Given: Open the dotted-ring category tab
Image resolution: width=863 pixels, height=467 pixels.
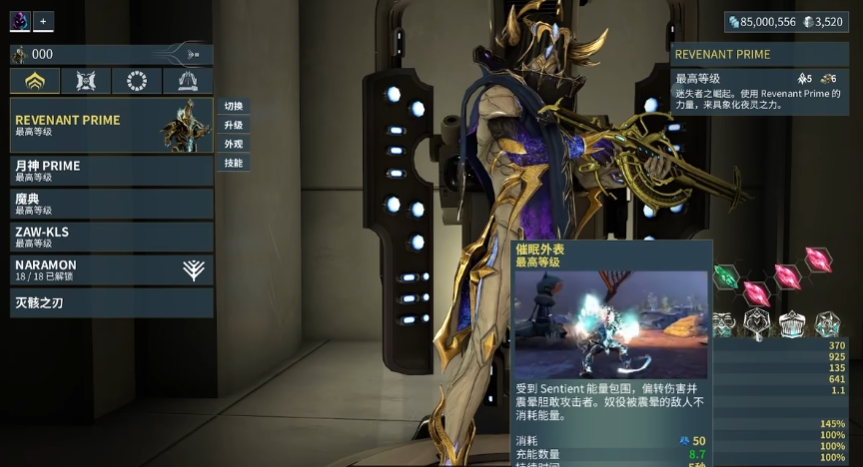Looking at the screenshot, I should (137, 81).
